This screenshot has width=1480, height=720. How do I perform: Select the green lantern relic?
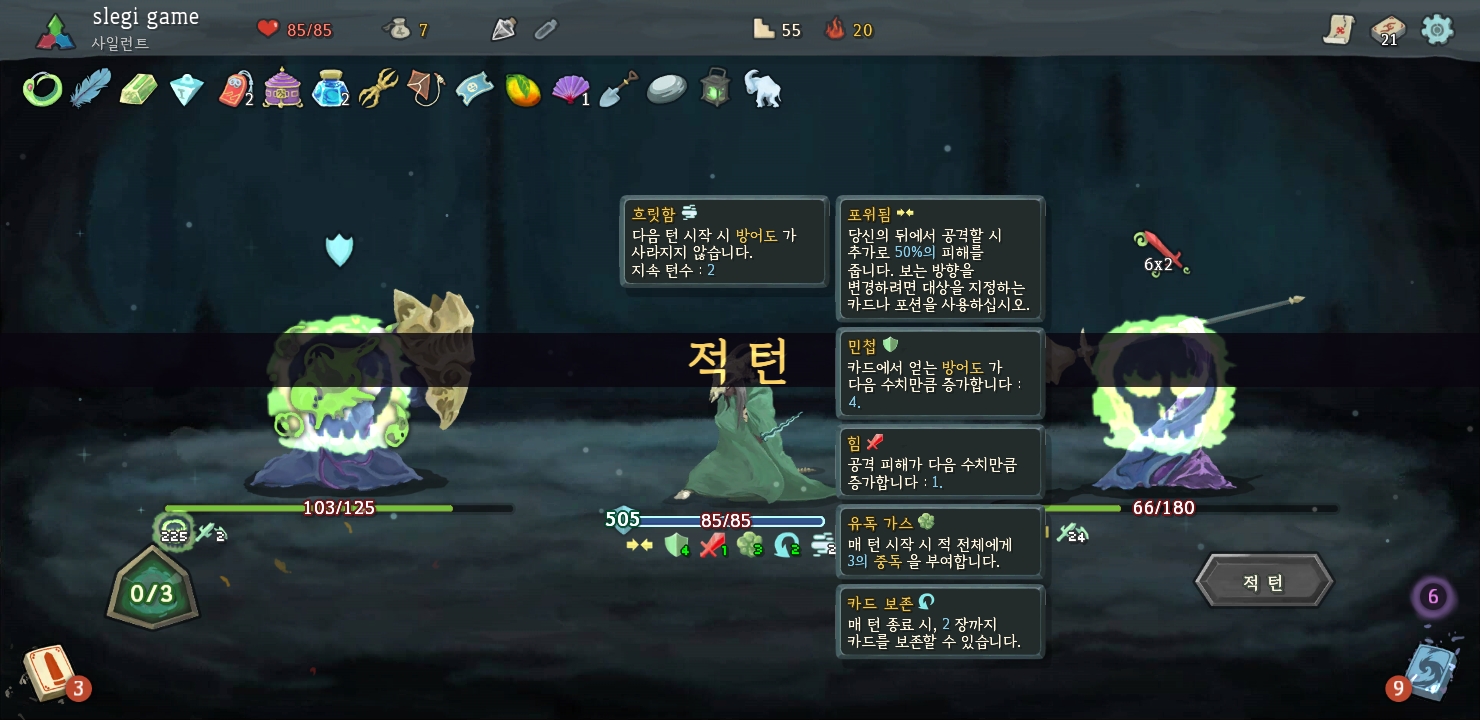click(x=714, y=89)
